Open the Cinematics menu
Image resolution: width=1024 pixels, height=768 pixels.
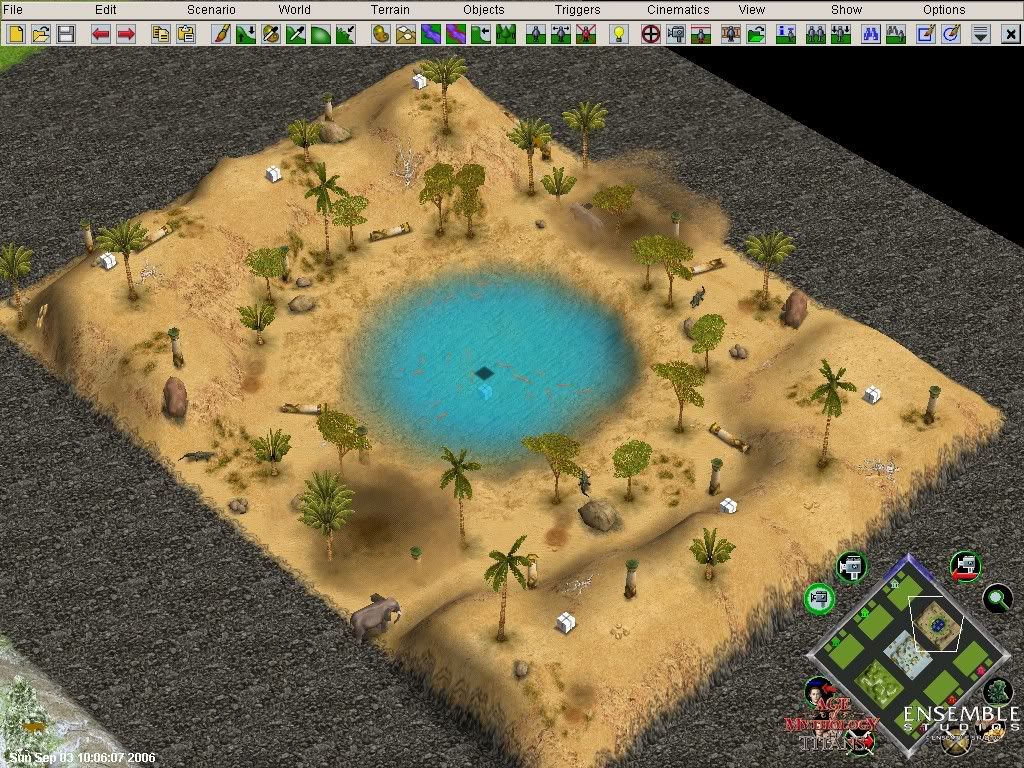[678, 10]
